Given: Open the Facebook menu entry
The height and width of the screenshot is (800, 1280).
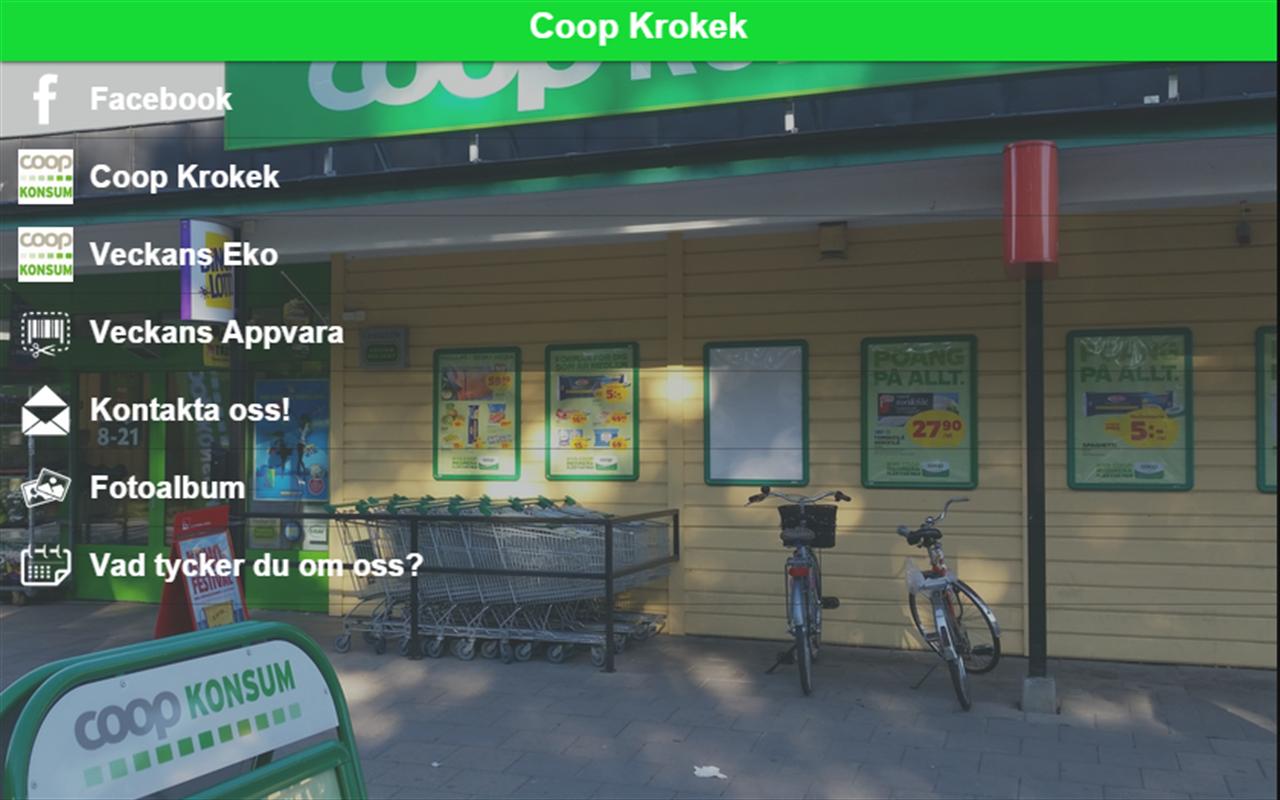Looking at the screenshot, I should [x=160, y=97].
